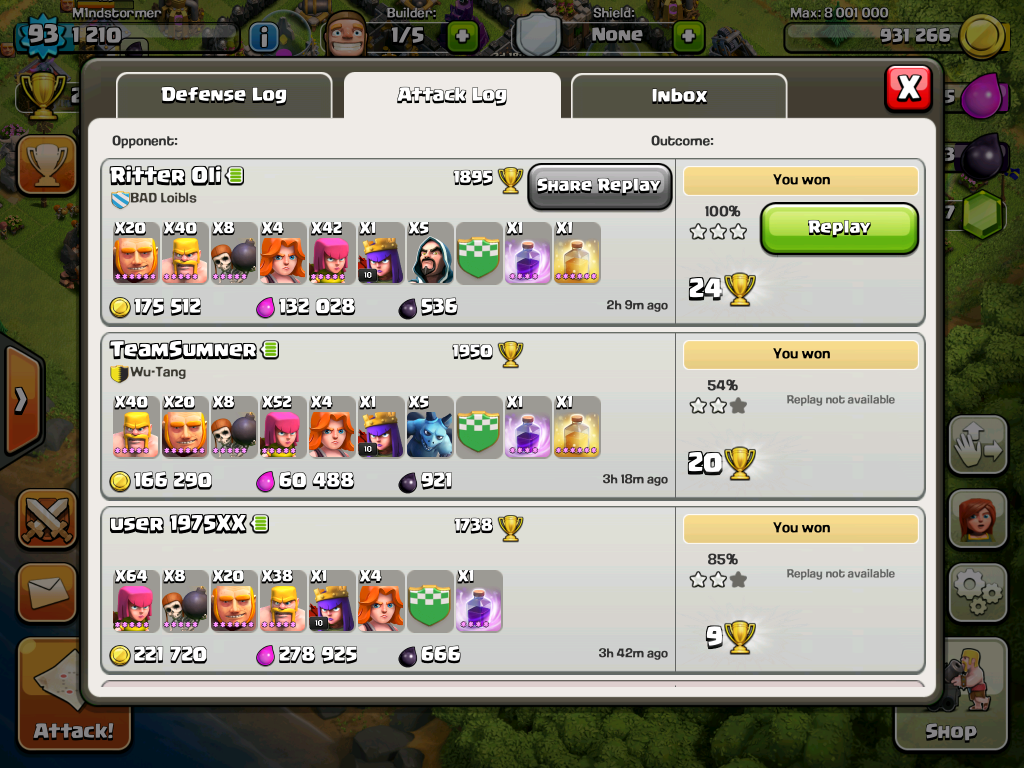This screenshot has width=1024, height=768.
Task: Share Replay of Ritter Oli attack
Action: click(599, 185)
